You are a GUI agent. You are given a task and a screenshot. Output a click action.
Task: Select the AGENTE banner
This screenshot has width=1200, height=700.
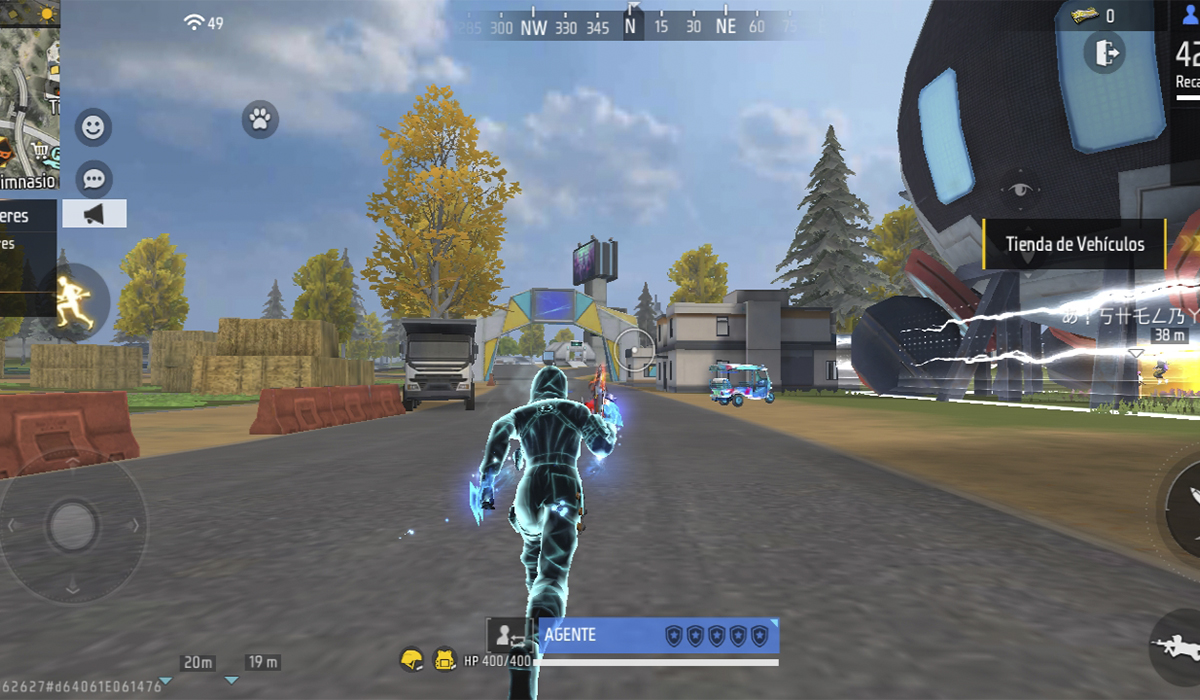(x=658, y=635)
